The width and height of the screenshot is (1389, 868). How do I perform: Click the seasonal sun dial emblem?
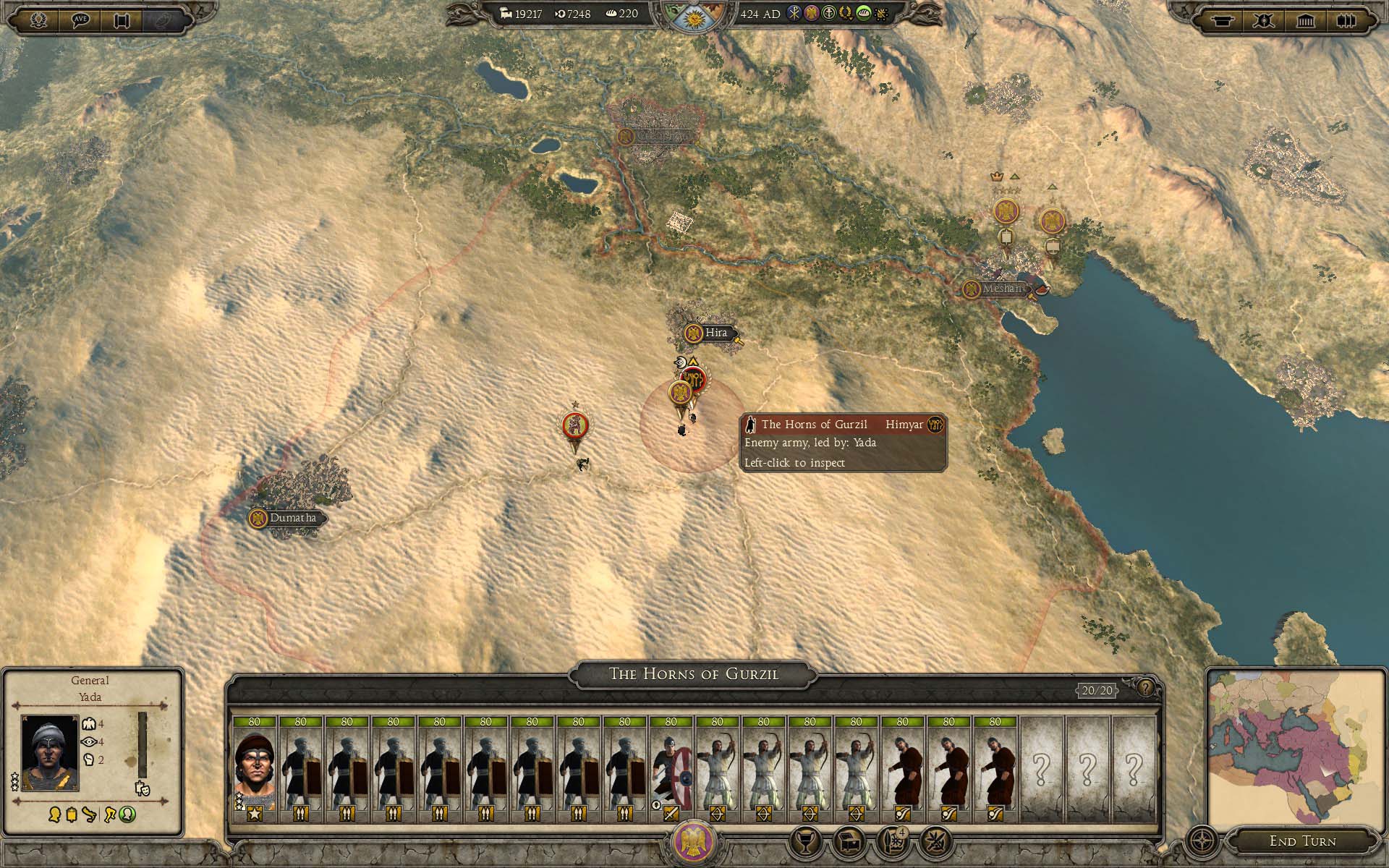coord(694,16)
